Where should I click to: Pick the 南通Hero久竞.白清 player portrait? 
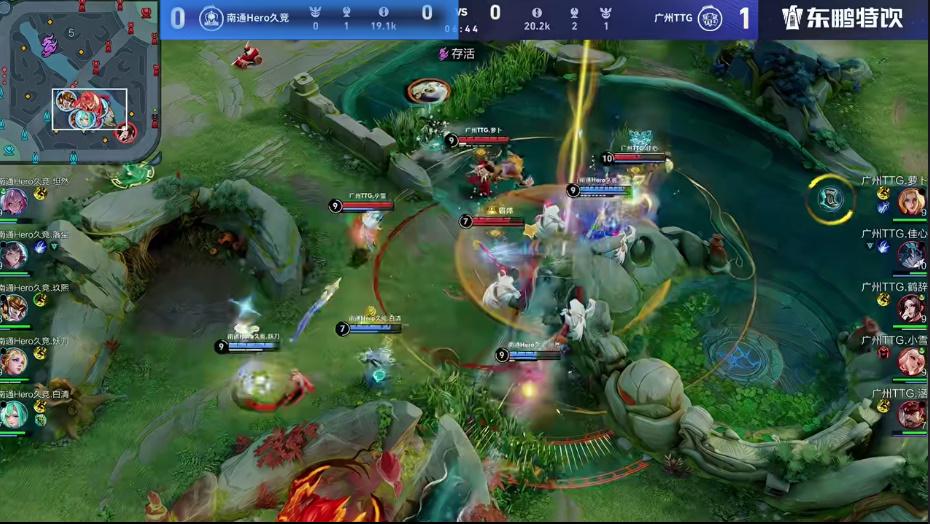[13, 414]
